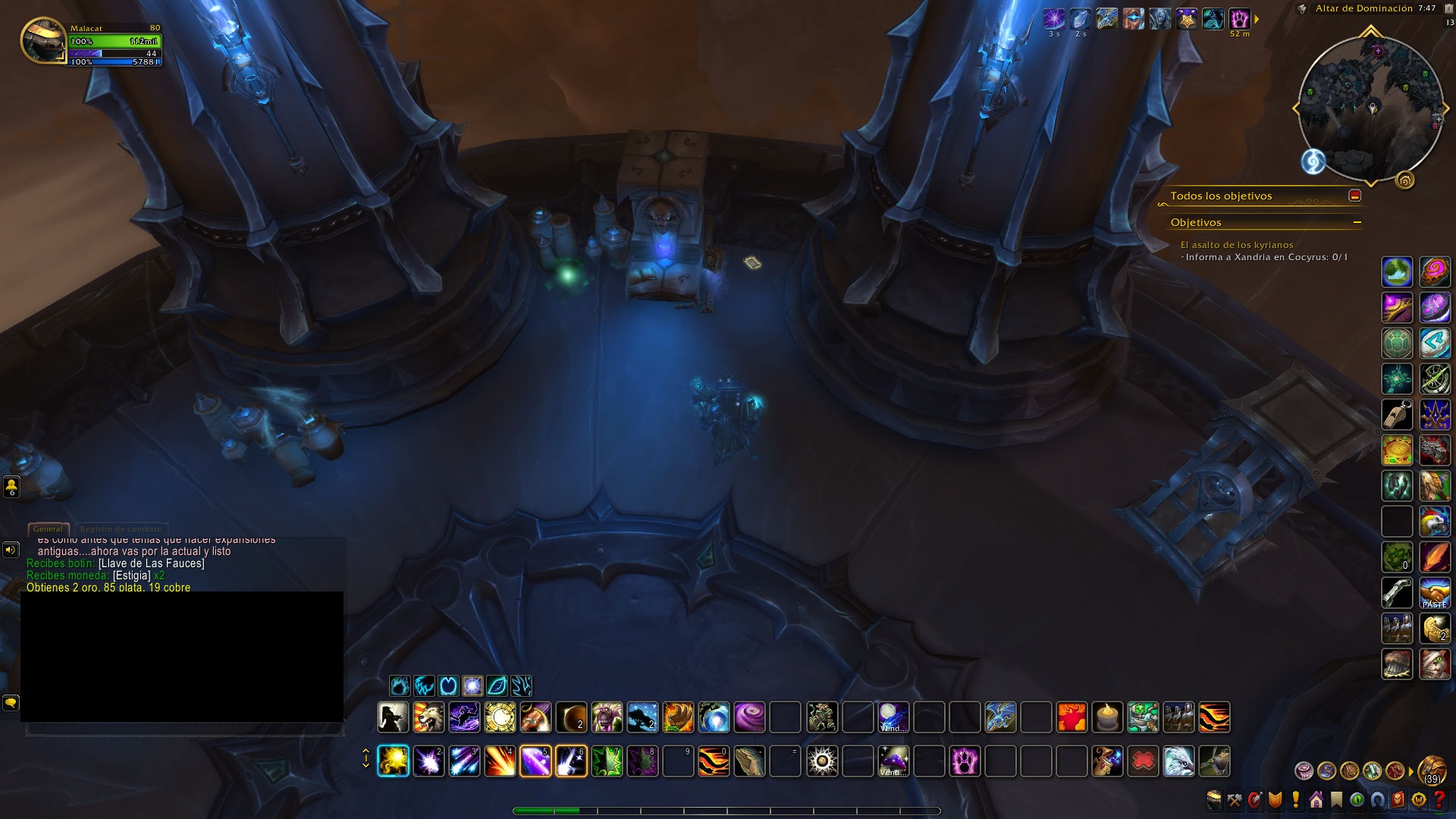Cast the falling stars spell in slot 3
1456x819 pixels.
point(464,761)
